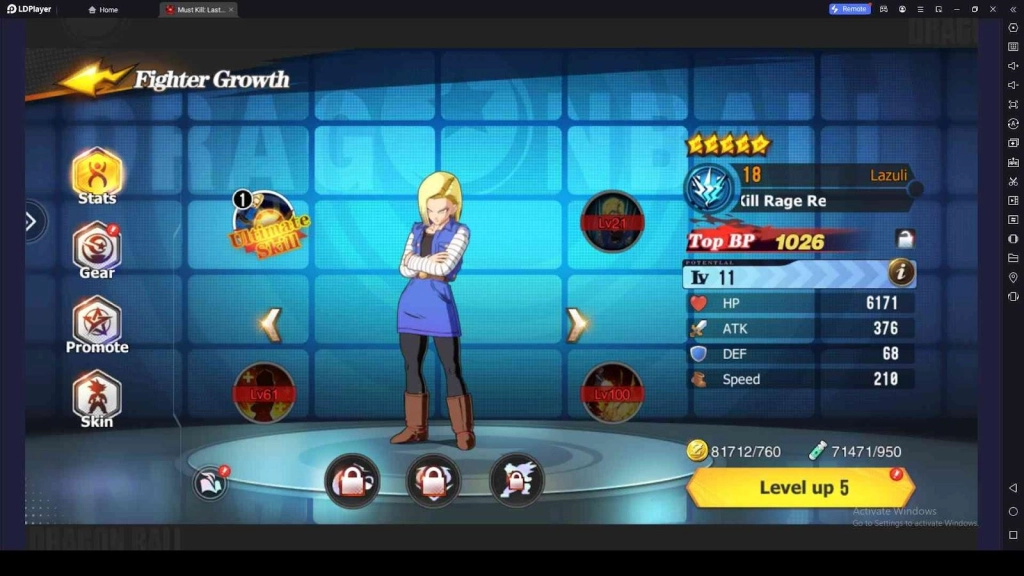This screenshot has height=576, width=1024.
Task: Toggle the fighter lock icon beside Top BP
Action: (x=905, y=239)
